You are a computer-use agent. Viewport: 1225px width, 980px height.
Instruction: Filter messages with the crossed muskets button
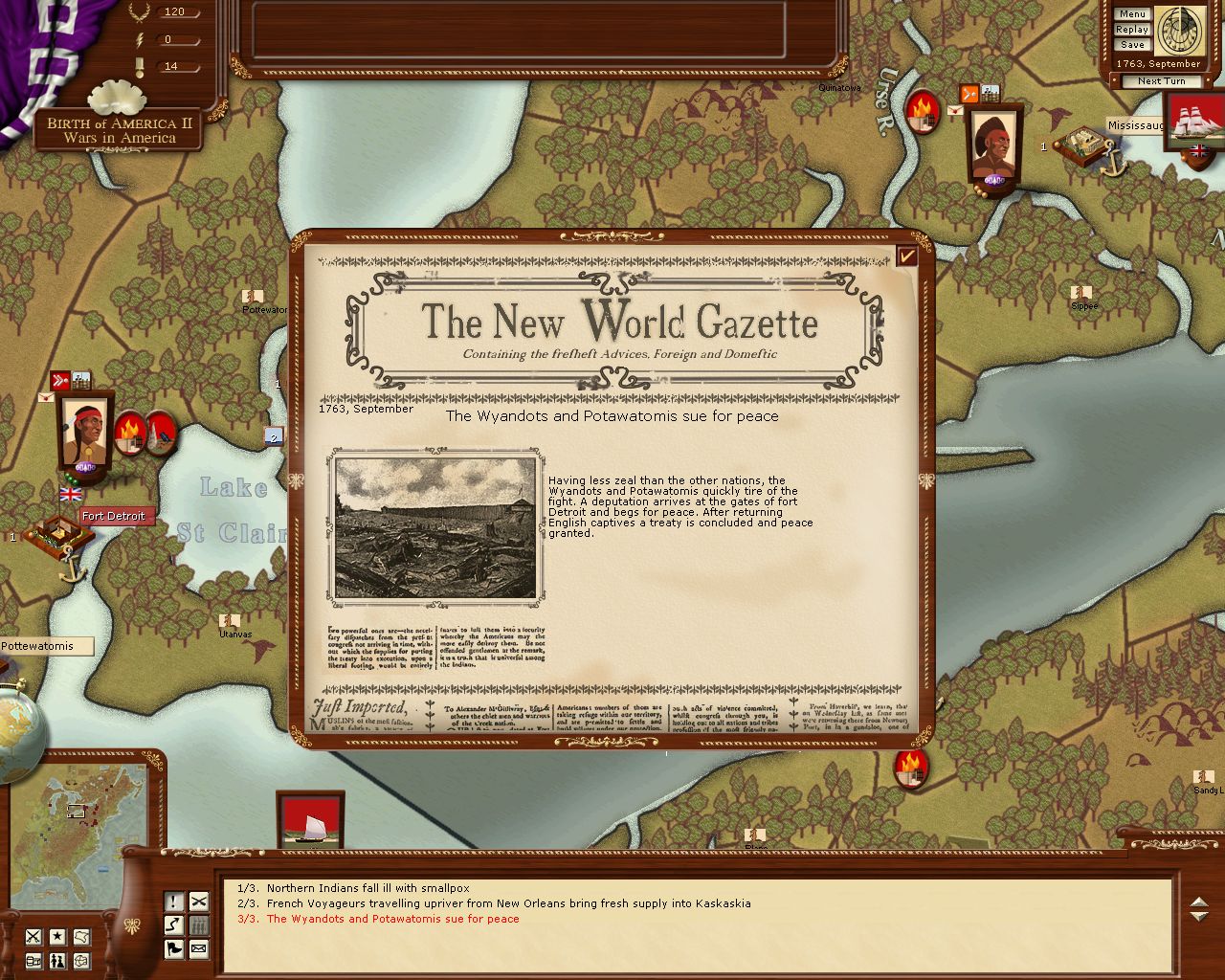[x=198, y=902]
